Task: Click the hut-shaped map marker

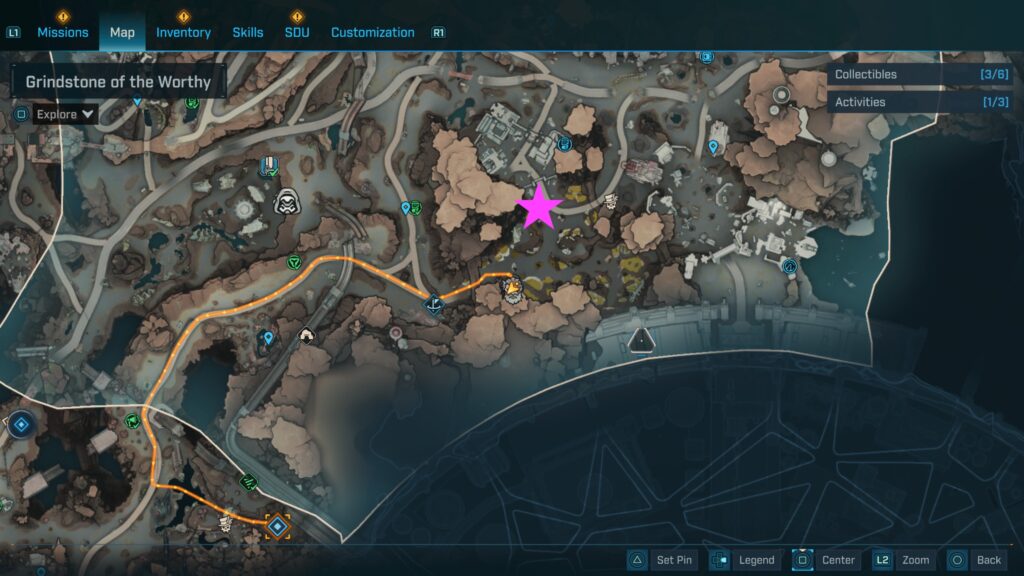Action: pos(307,337)
